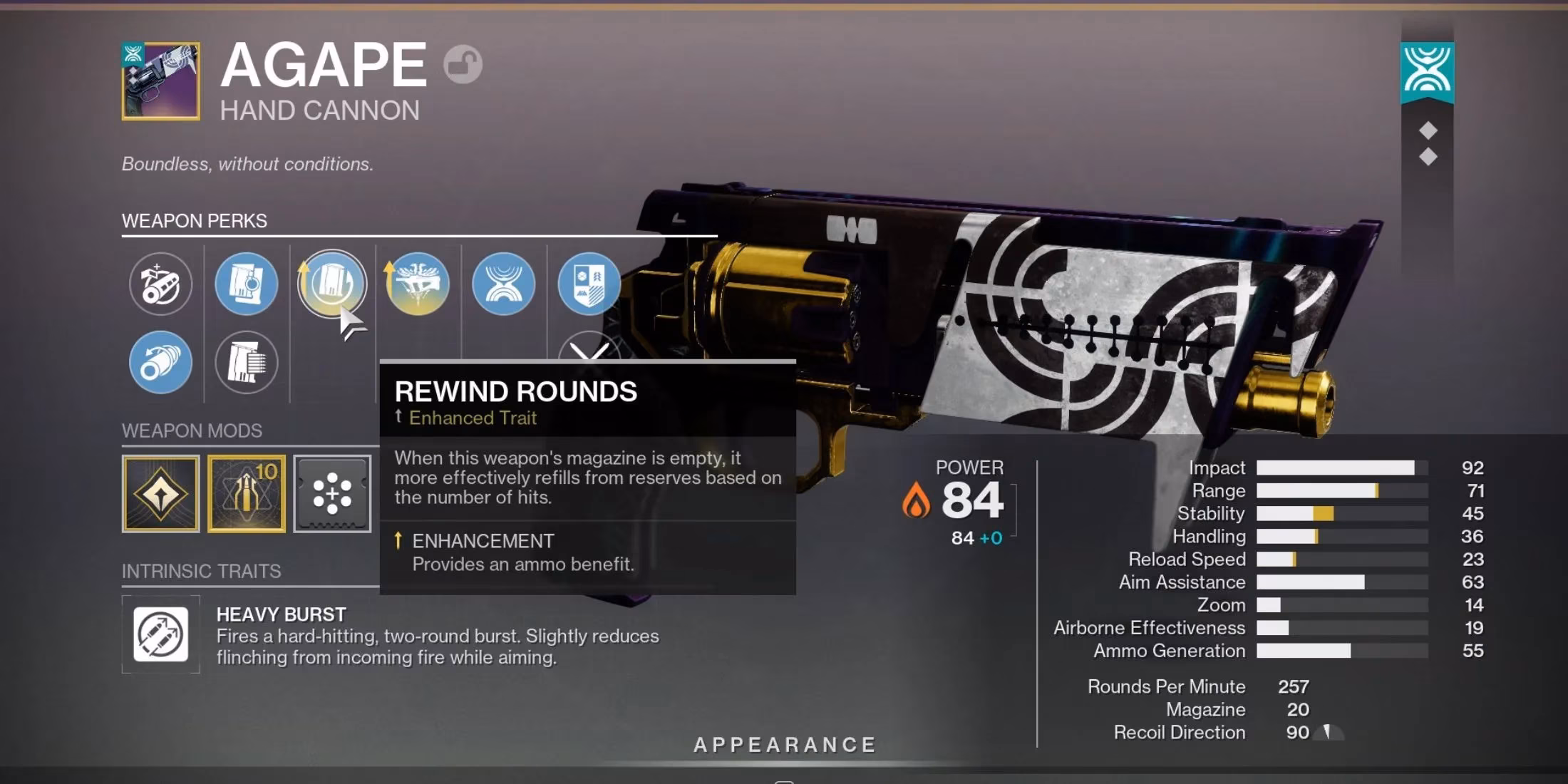This screenshot has width=1568, height=784.
Task: Choose the magazine perk showing a row of bullets
Action: click(x=246, y=362)
